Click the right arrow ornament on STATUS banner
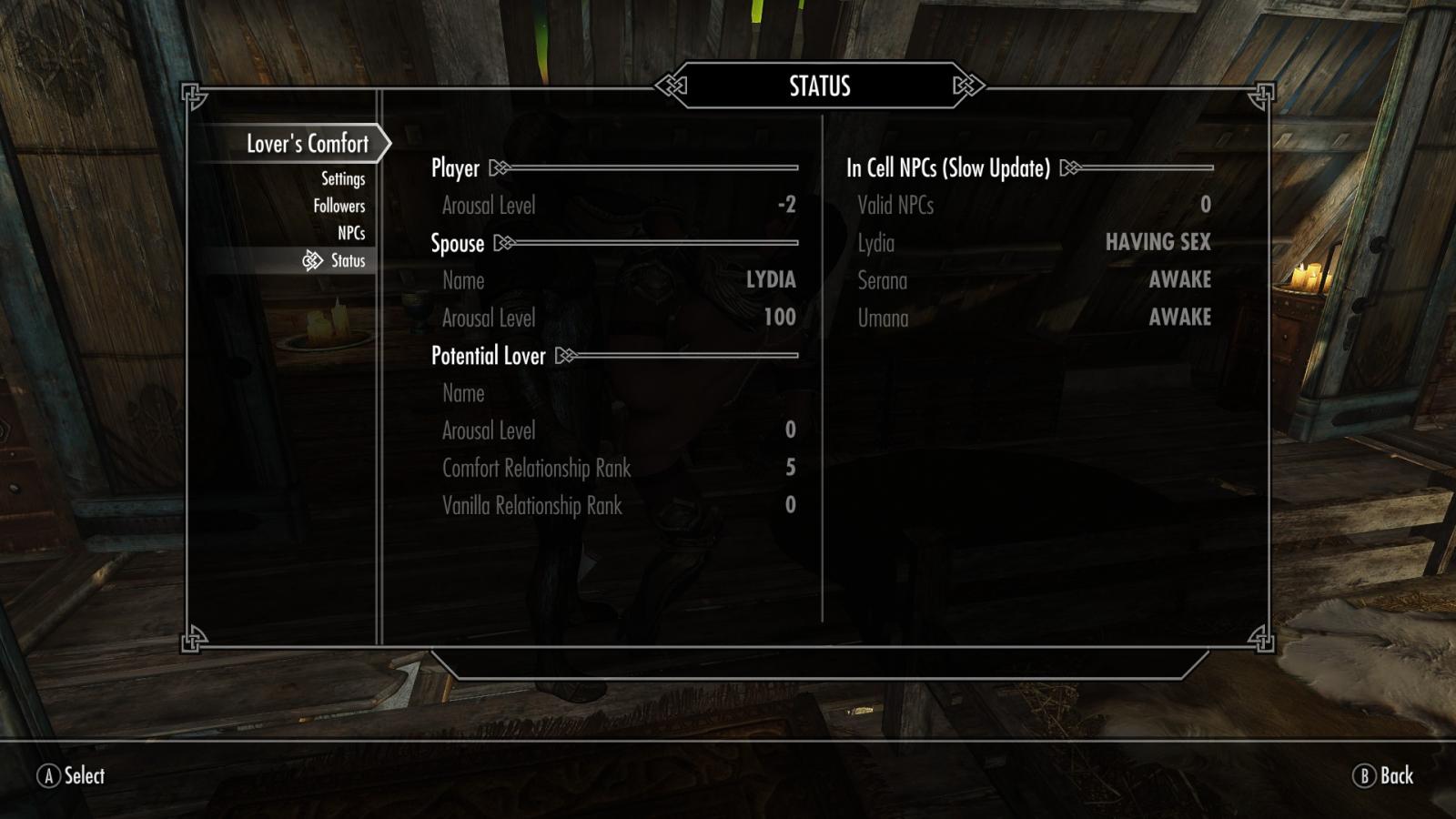This screenshot has height=819, width=1456. coord(965,84)
